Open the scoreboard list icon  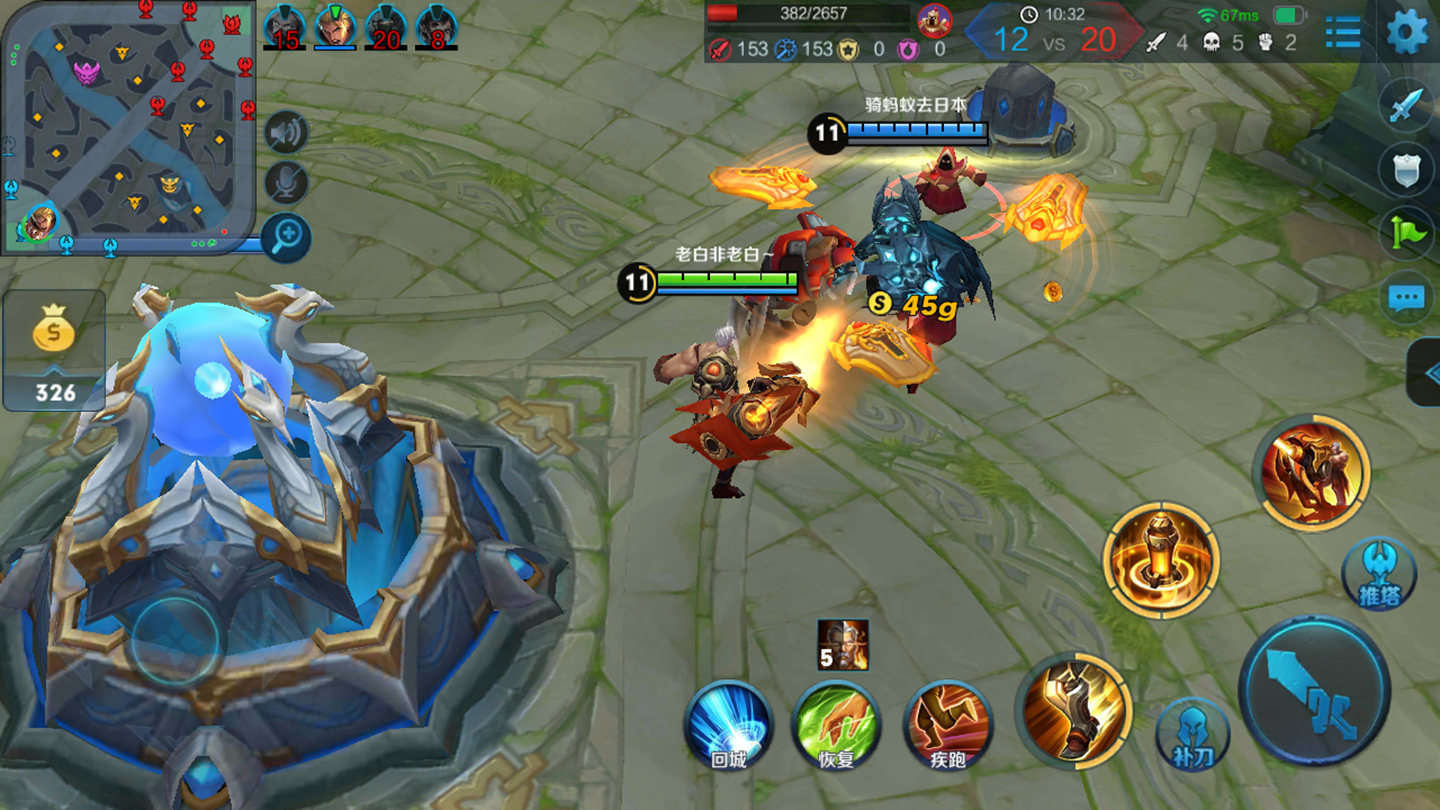pos(1342,32)
